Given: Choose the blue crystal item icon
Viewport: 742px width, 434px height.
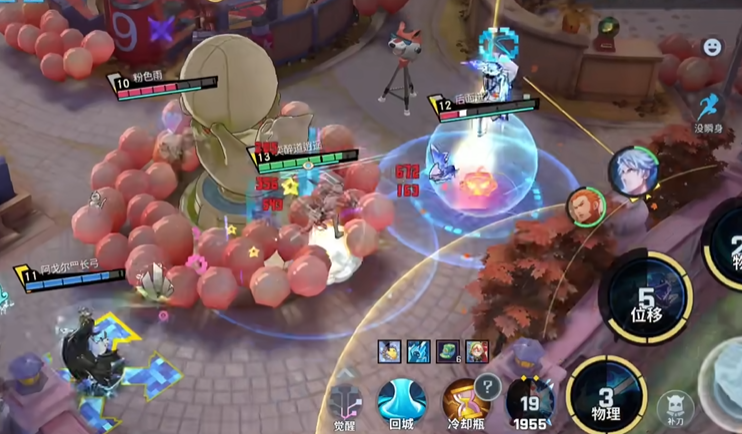Looking at the screenshot, I should point(418,351).
